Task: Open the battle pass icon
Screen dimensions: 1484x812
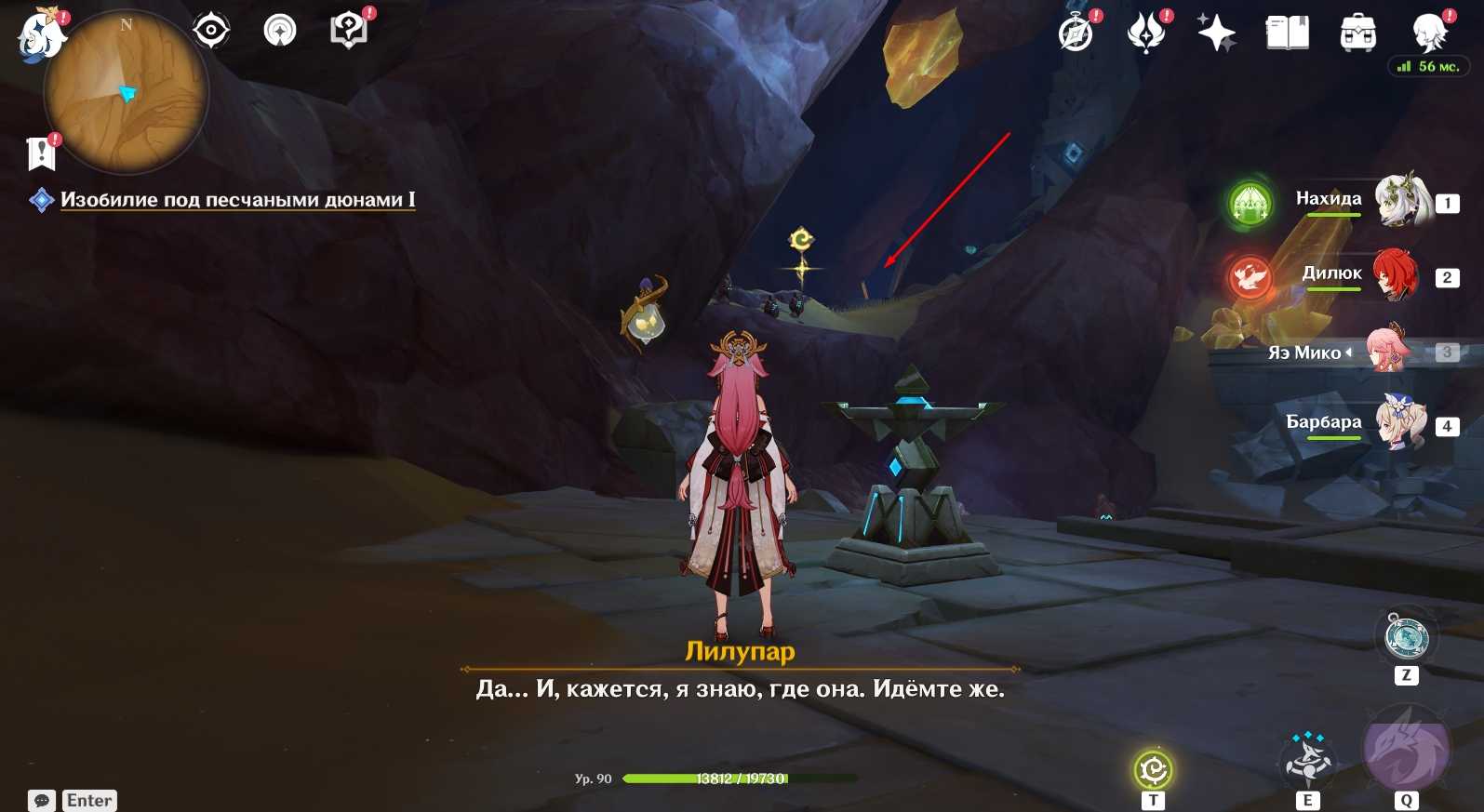Action: [x=1146, y=34]
